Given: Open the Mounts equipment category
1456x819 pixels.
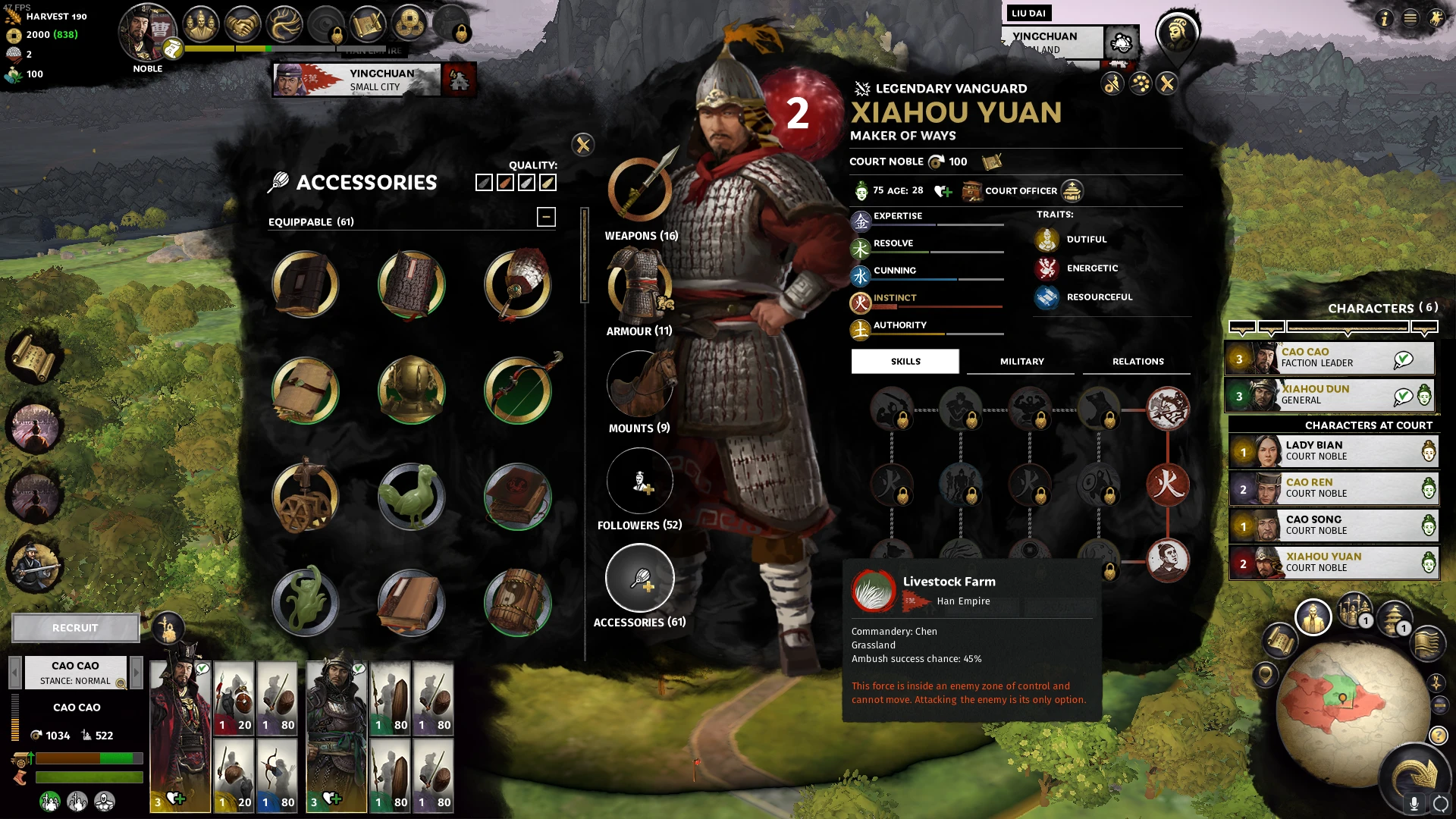Looking at the screenshot, I should point(639,383).
